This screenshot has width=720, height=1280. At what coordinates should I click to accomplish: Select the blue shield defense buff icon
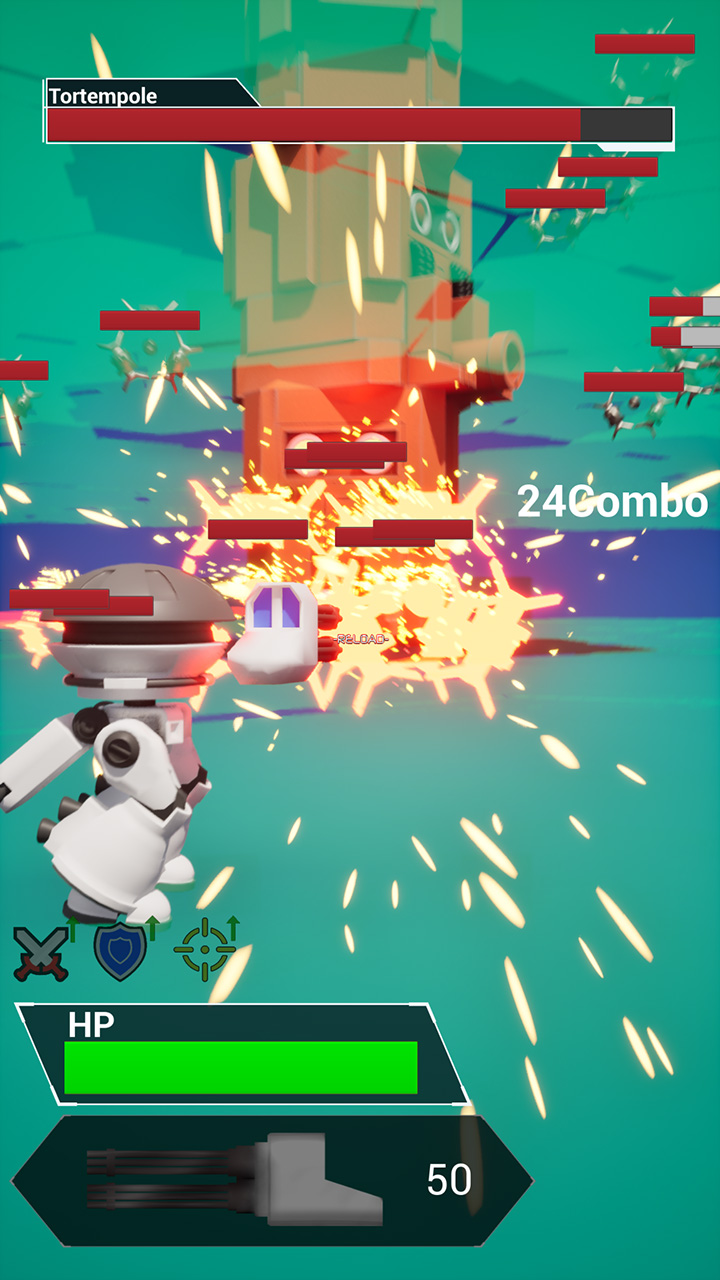[x=121, y=951]
